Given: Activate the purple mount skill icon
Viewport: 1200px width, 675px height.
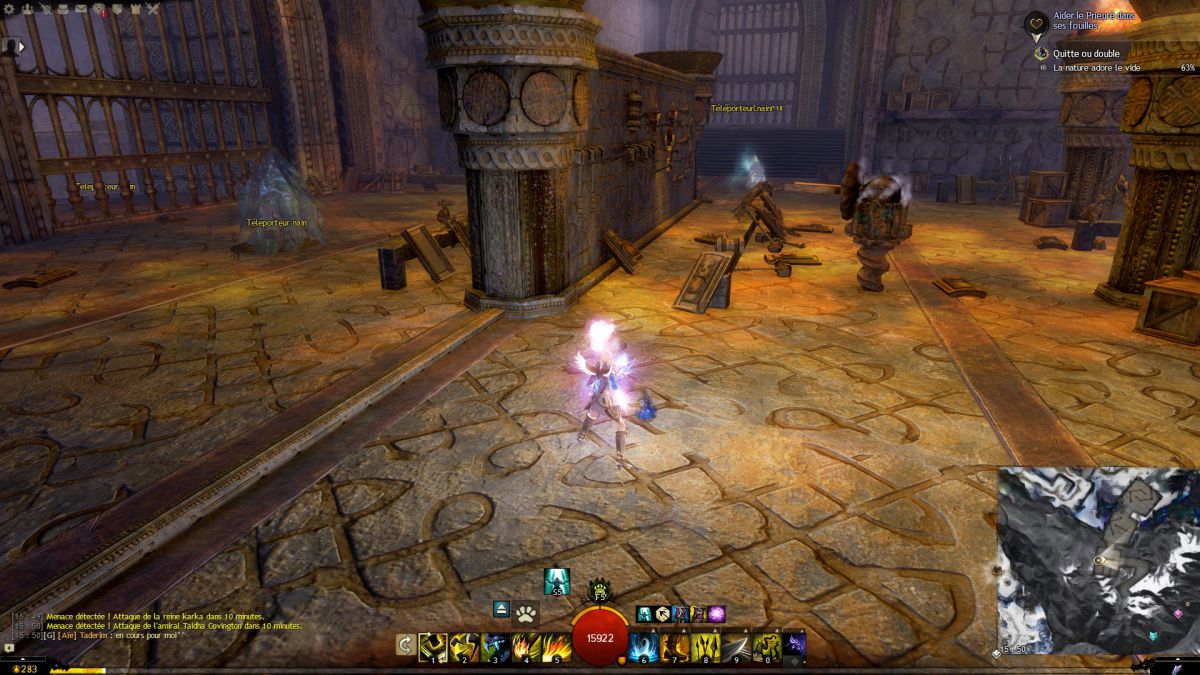Looking at the screenshot, I should (717, 614).
